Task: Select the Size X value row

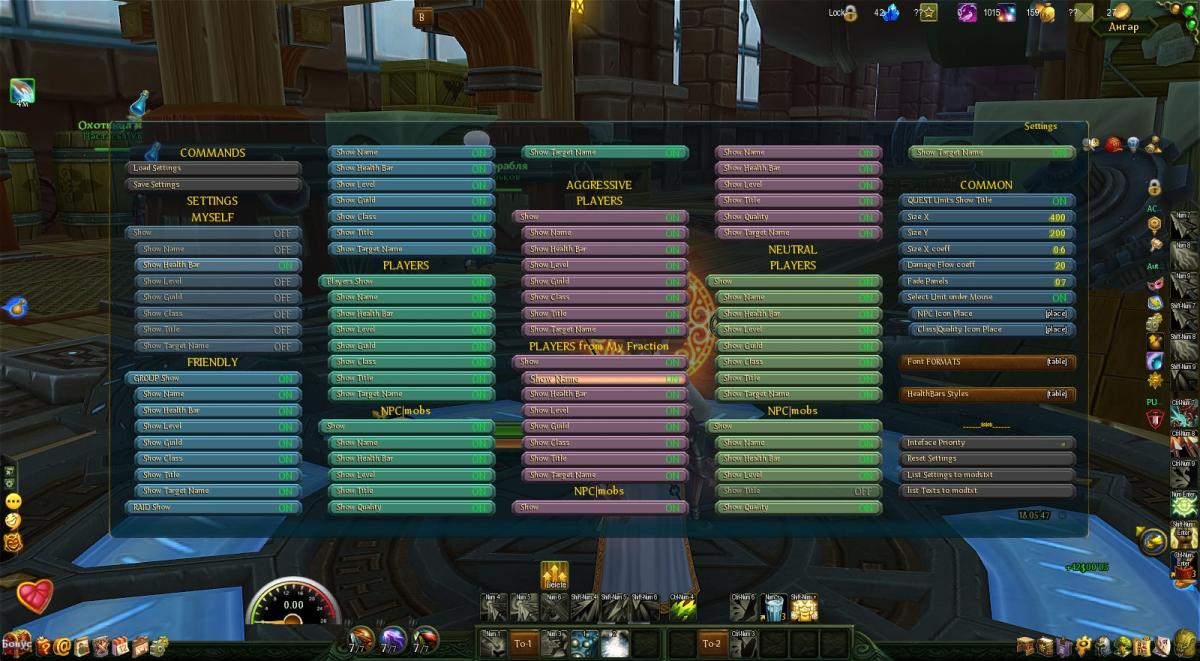Action: click(987, 217)
